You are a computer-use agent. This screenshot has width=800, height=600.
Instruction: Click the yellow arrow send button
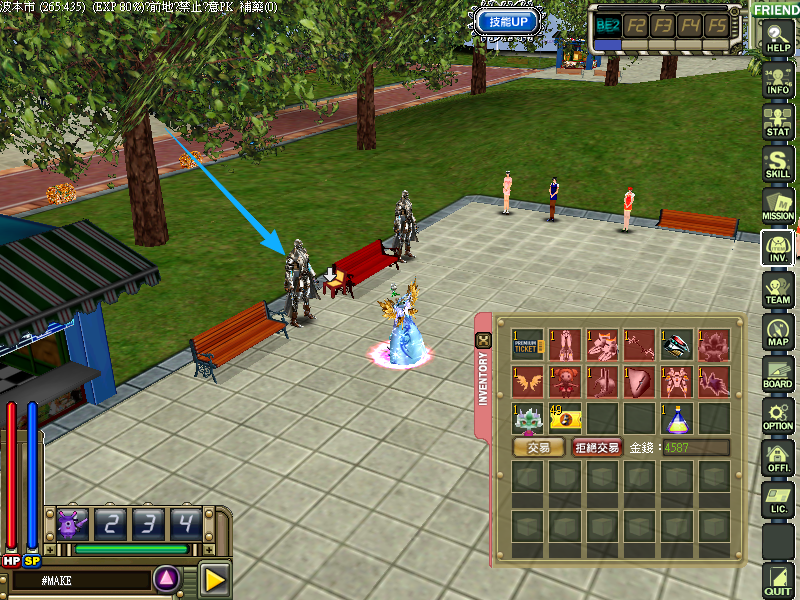pyautogui.click(x=214, y=579)
